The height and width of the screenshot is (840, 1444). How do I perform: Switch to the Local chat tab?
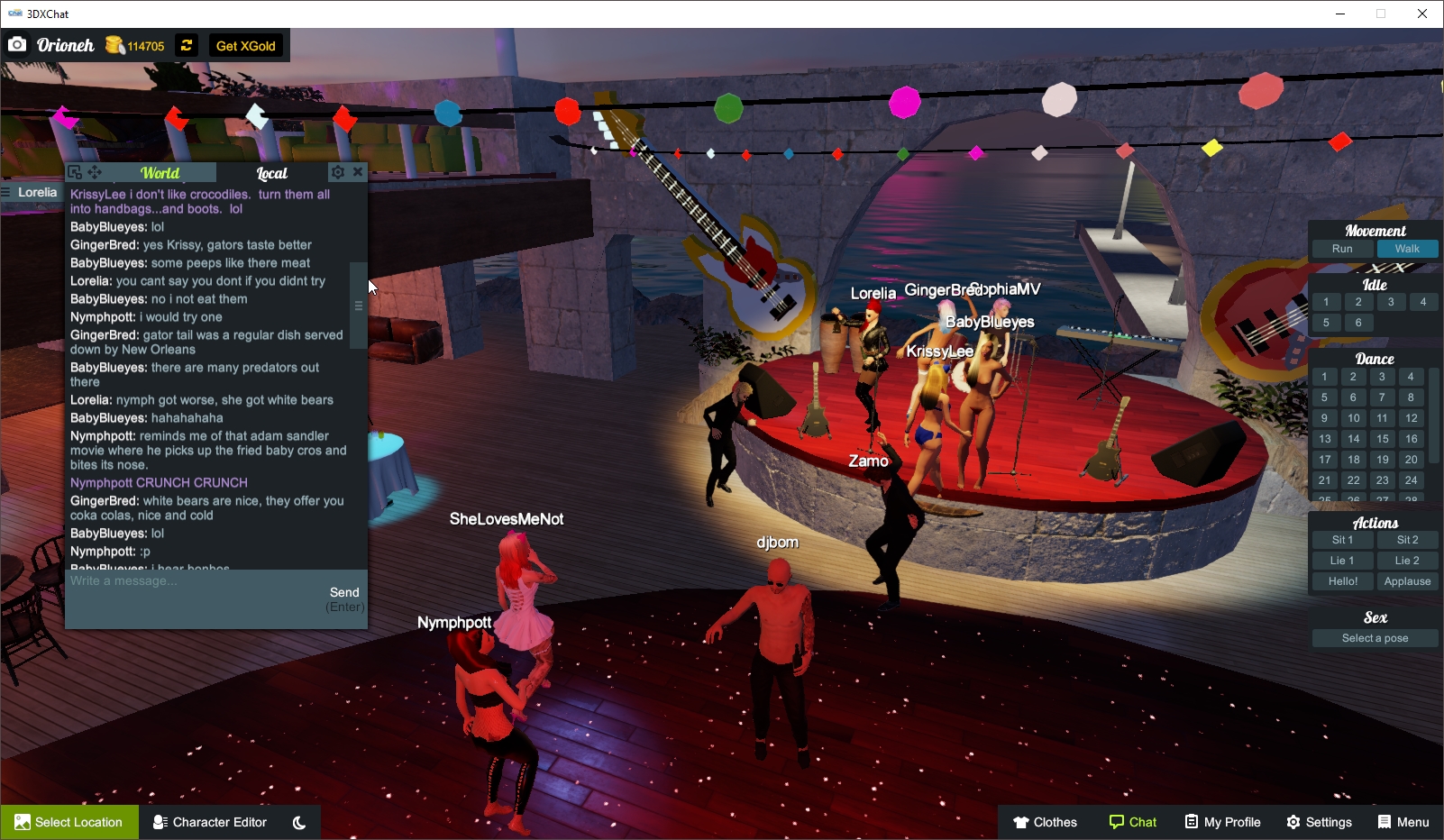pyautogui.click(x=272, y=172)
